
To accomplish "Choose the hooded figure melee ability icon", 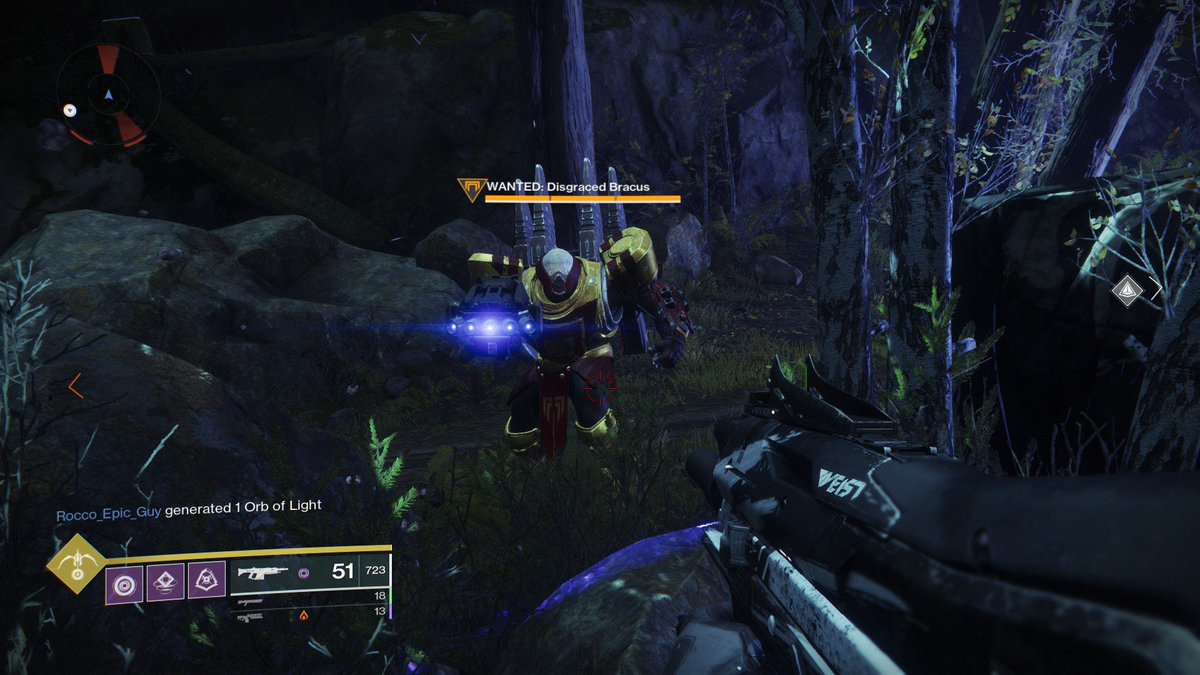I will tap(206, 580).
